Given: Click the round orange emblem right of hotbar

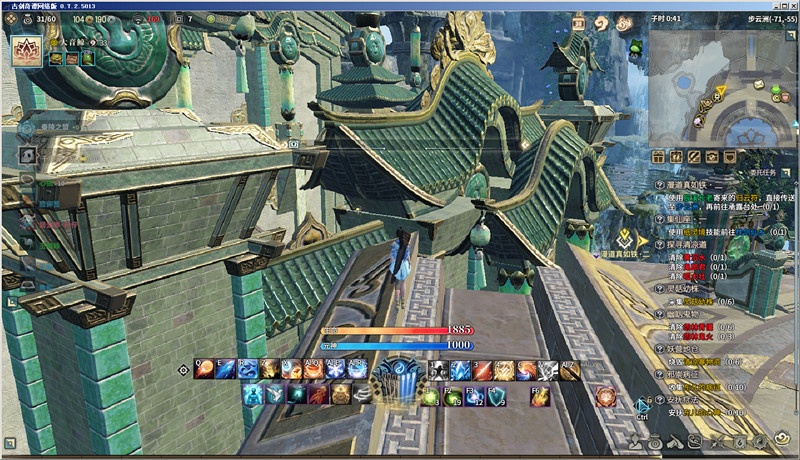Looking at the screenshot, I should (x=605, y=396).
